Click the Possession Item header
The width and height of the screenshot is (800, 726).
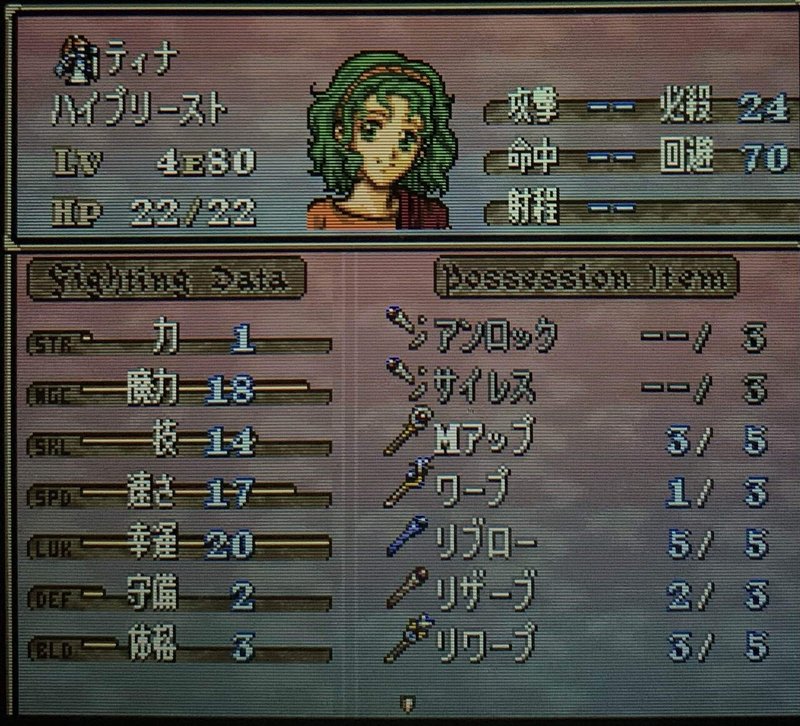pyautogui.click(x=586, y=279)
